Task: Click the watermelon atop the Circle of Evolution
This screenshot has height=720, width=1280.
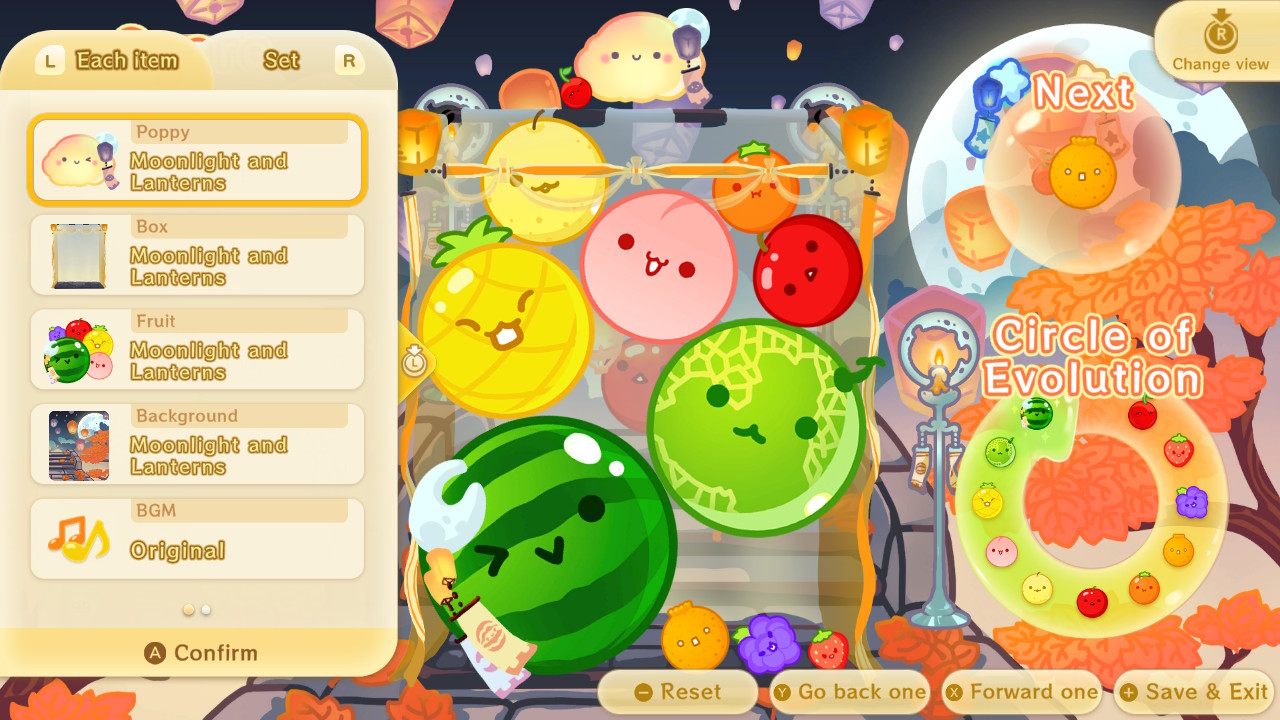Action: click(1037, 413)
